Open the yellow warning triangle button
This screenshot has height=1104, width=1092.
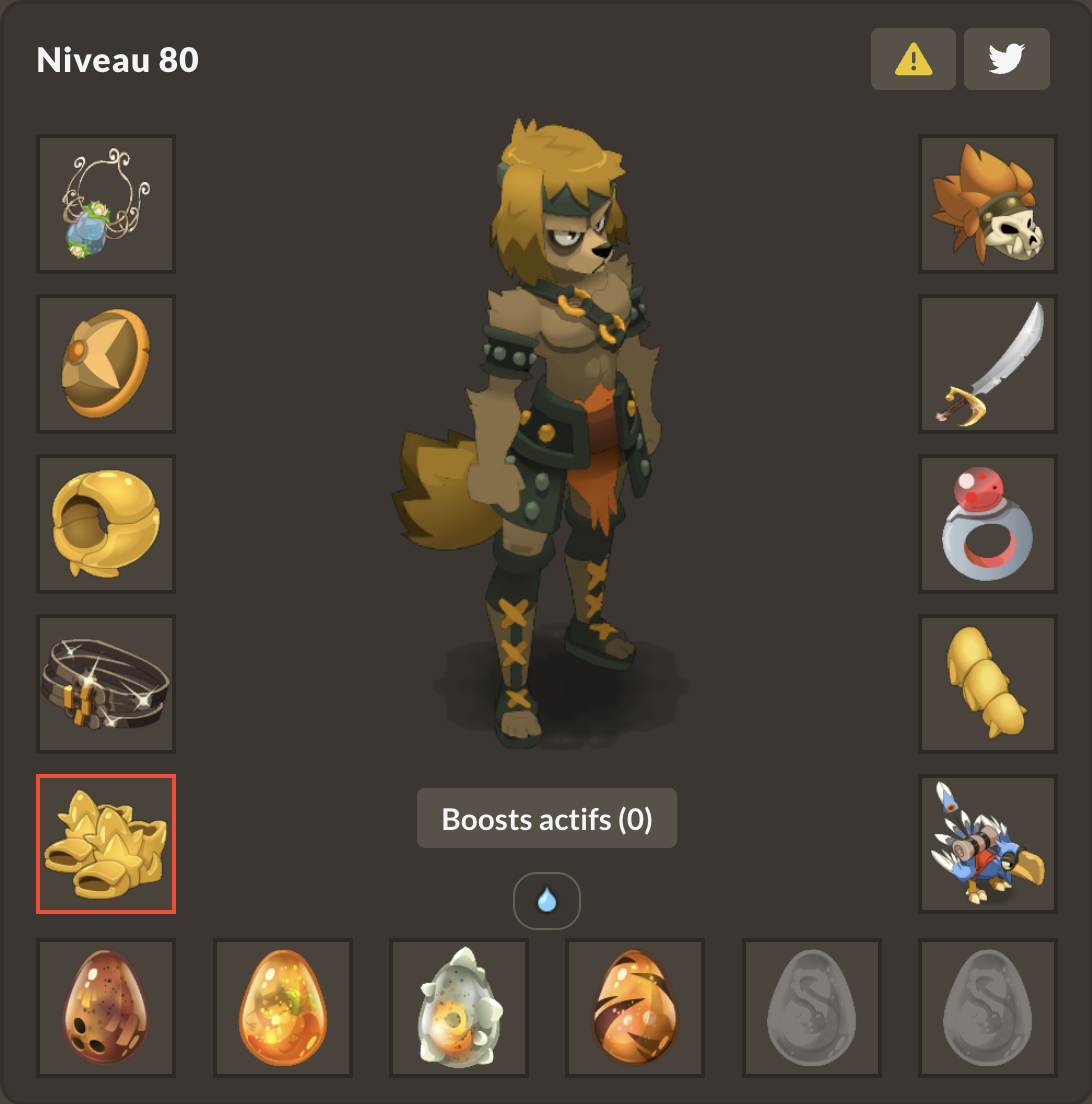(913, 59)
